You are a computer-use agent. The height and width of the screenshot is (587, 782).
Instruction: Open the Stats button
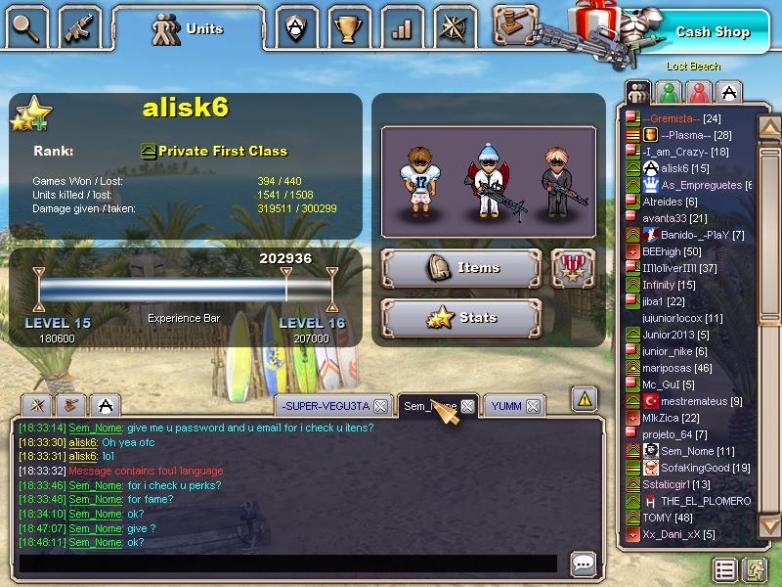(x=460, y=319)
